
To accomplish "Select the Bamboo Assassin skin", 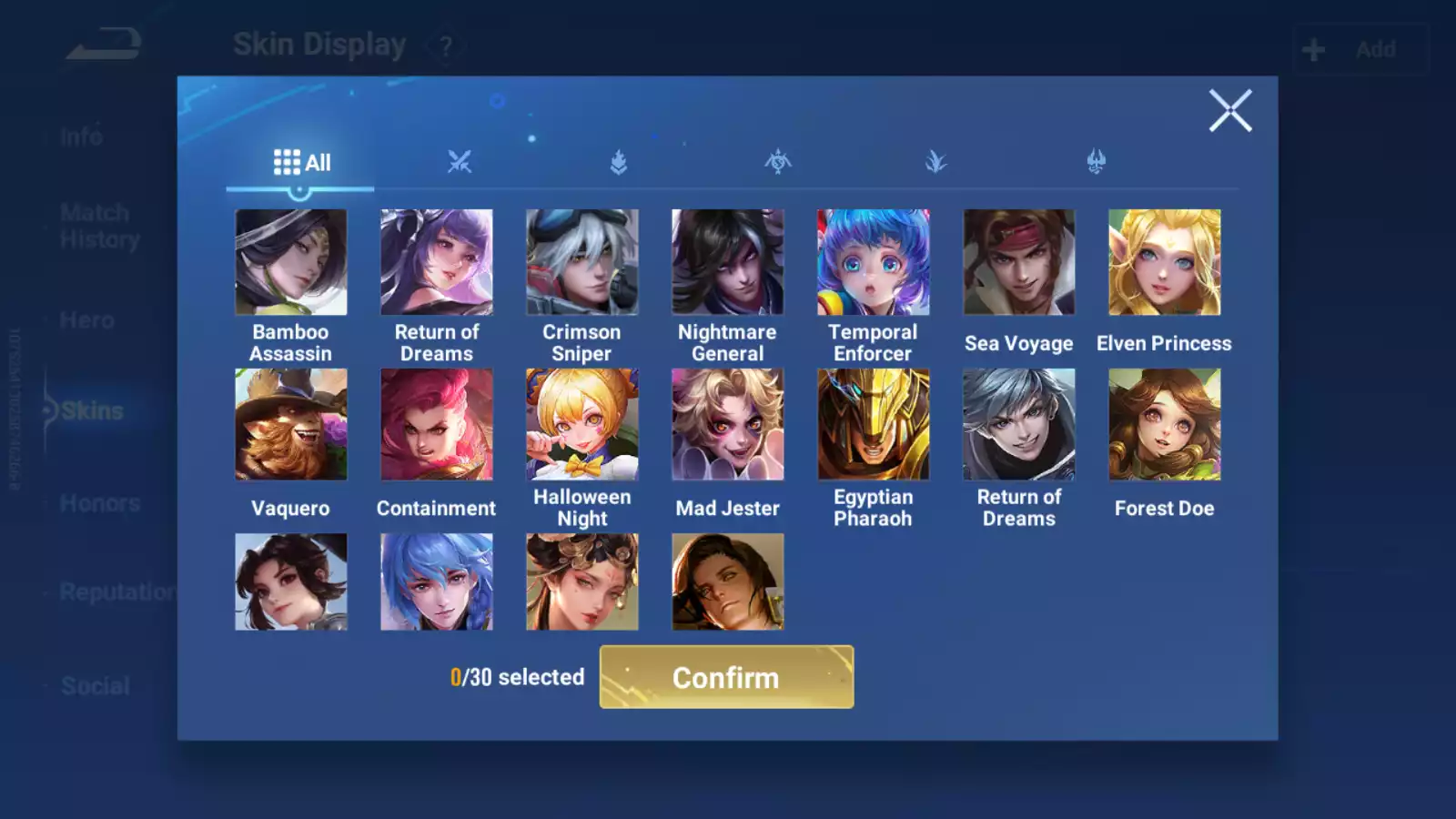I will pos(290,262).
